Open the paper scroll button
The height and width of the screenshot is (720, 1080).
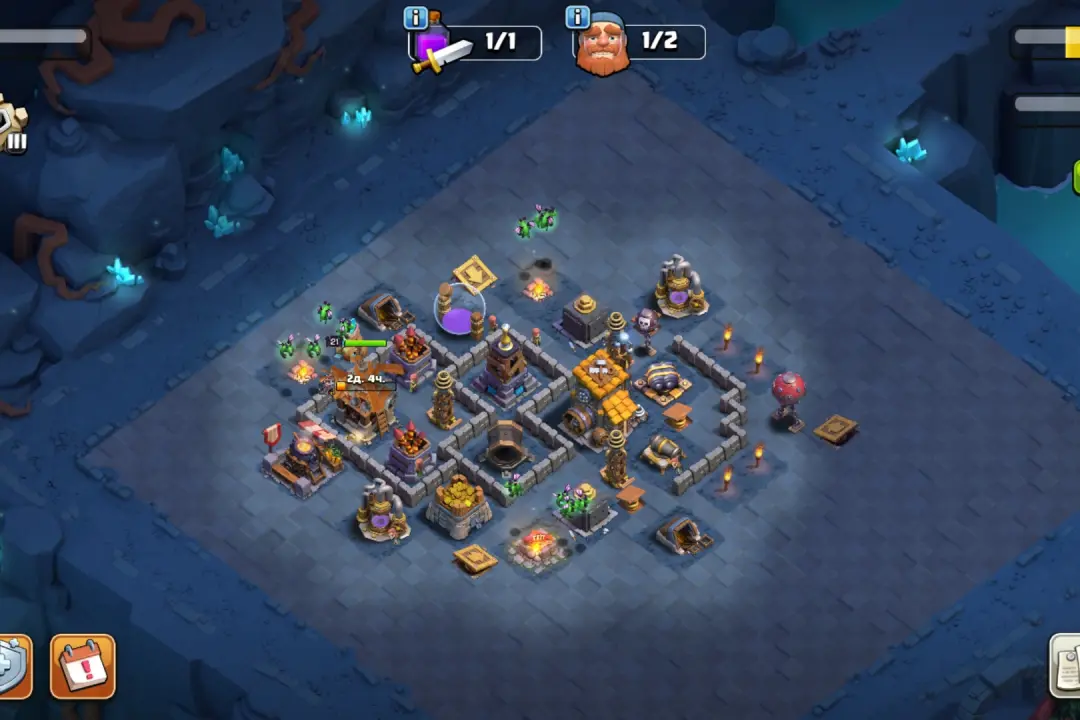[1066, 665]
